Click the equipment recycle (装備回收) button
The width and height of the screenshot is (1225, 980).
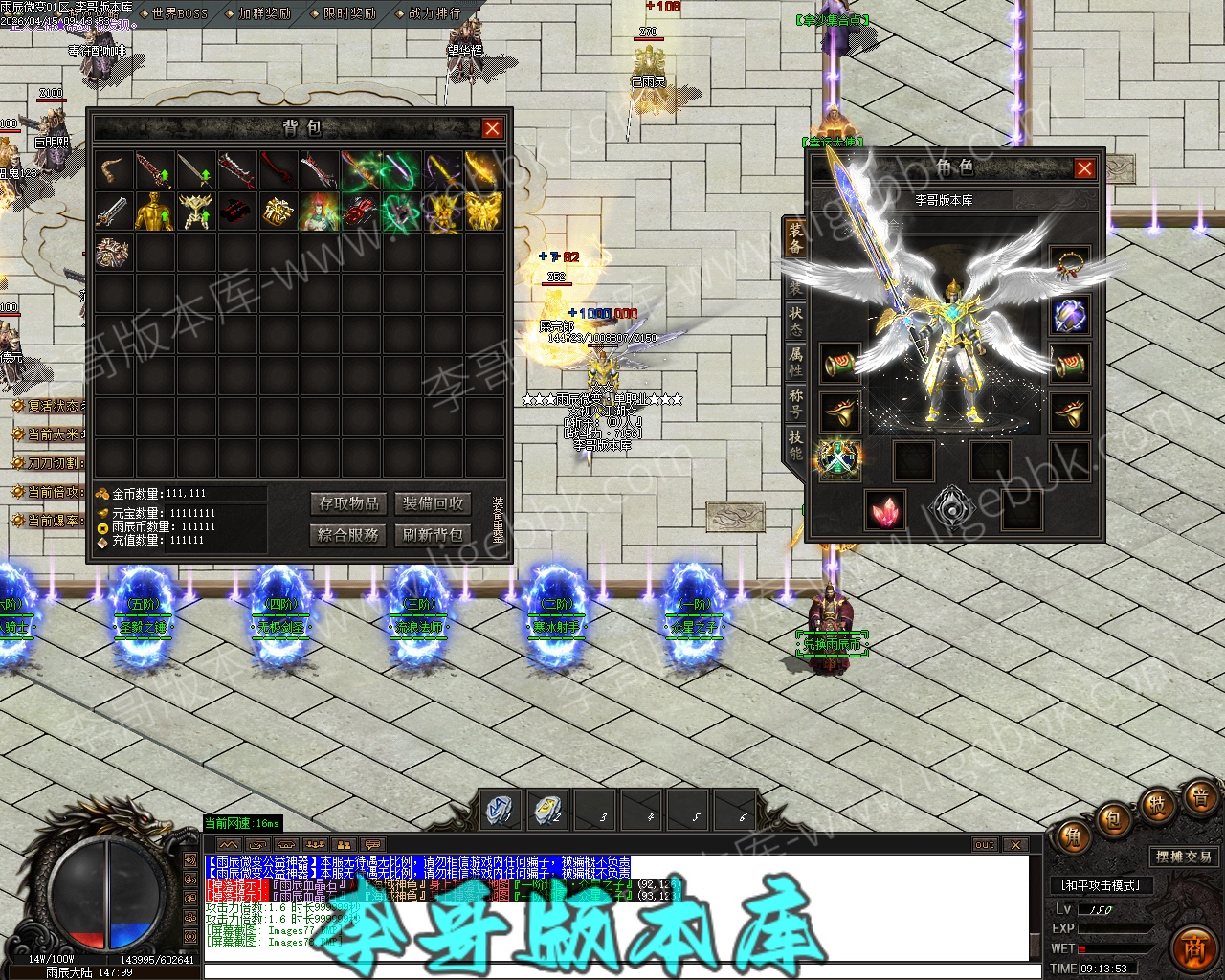(x=433, y=503)
